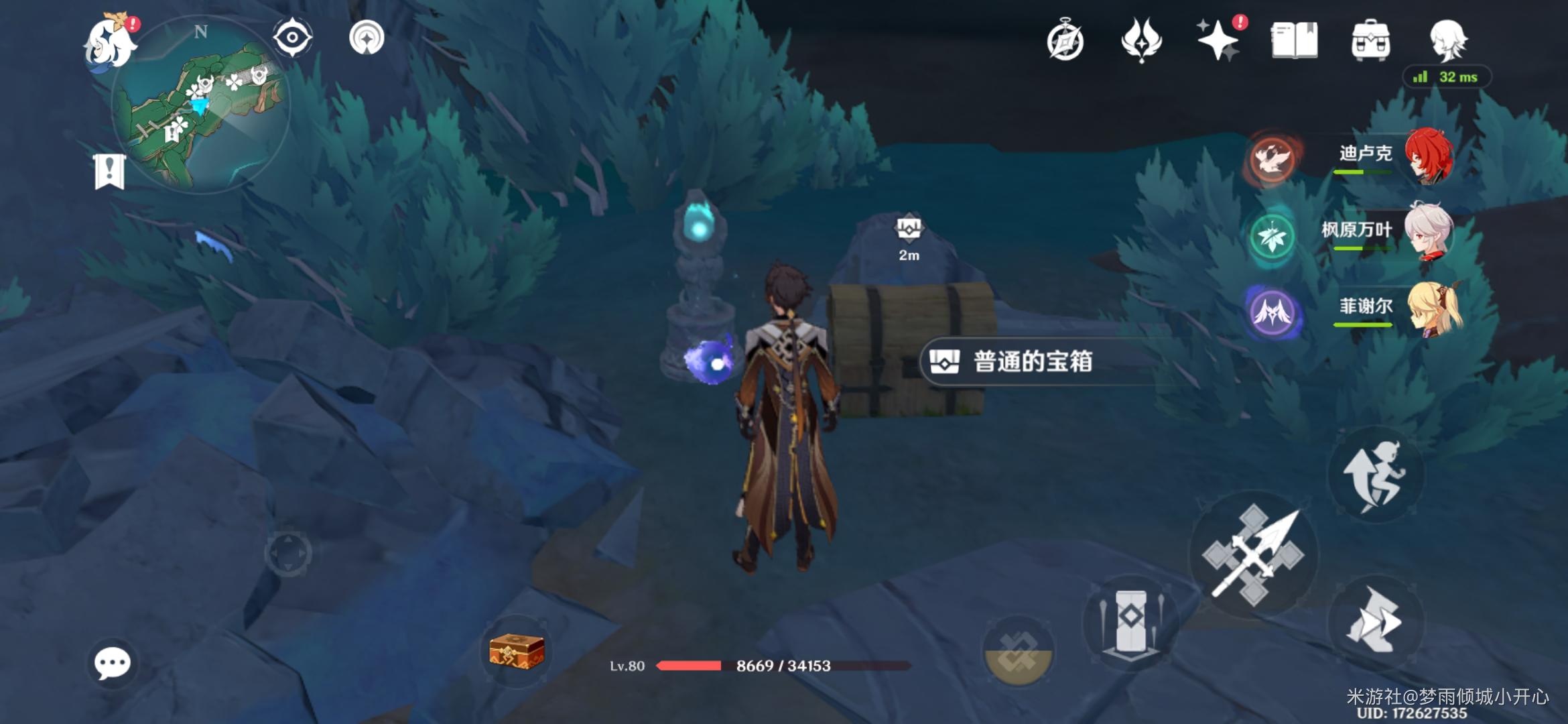Viewport: 1568px width, 724px height.
Task: Open the adventurer handbook compass icon
Action: tap(1065, 41)
